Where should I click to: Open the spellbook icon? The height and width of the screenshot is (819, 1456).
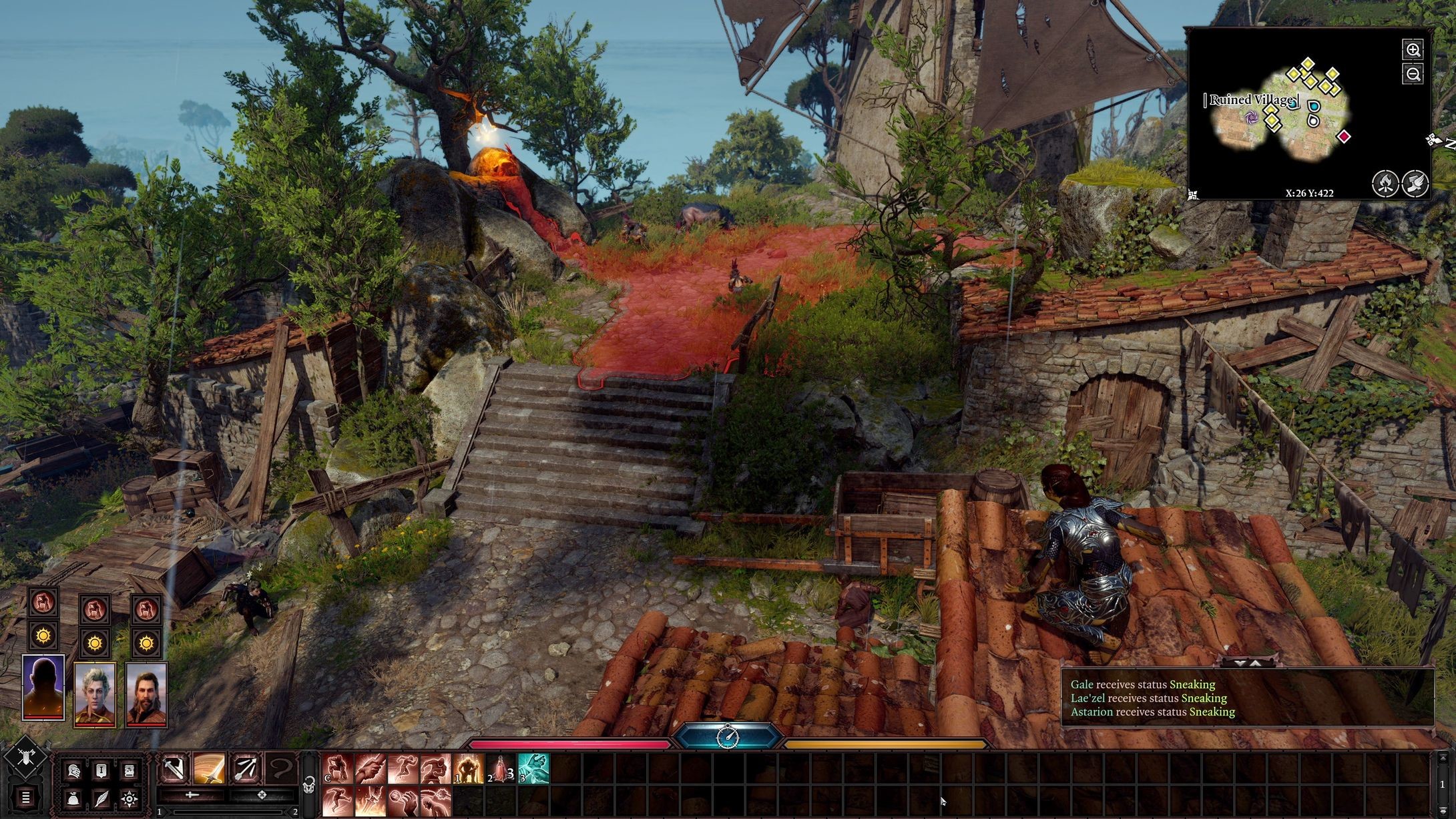pos(130,771)
